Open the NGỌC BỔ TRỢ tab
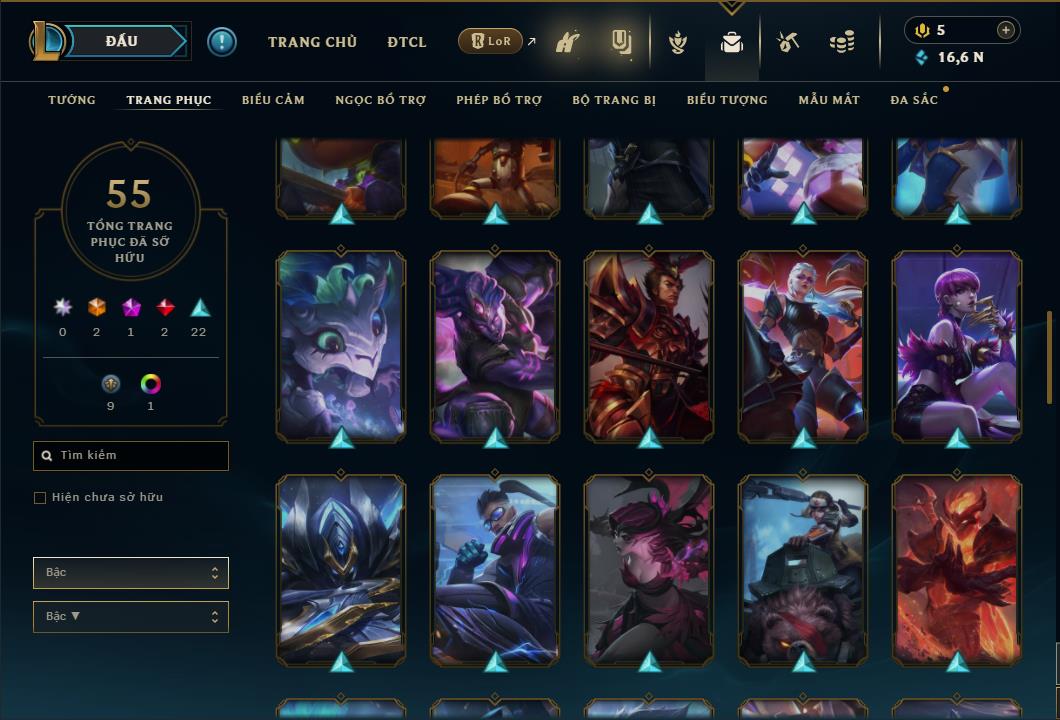The image size is (1060, 720). [x=380, y=100]
